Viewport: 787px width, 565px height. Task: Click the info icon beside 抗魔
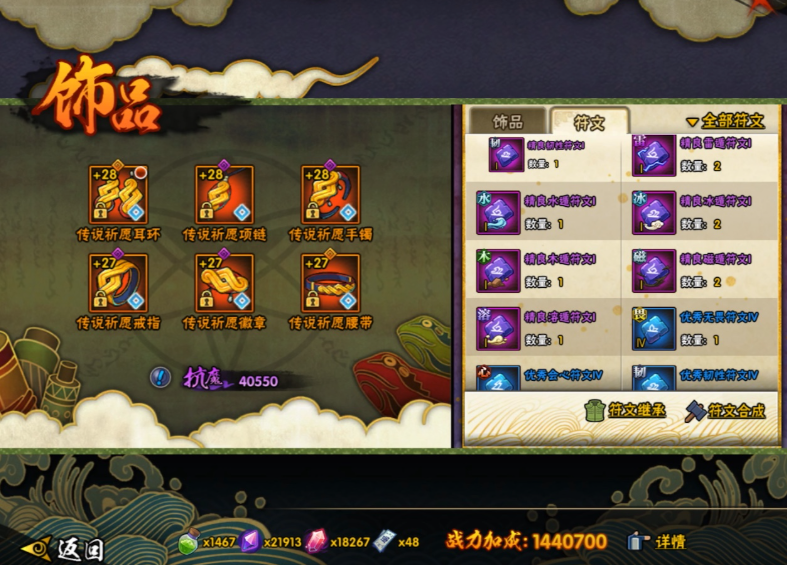click(159, 377)
